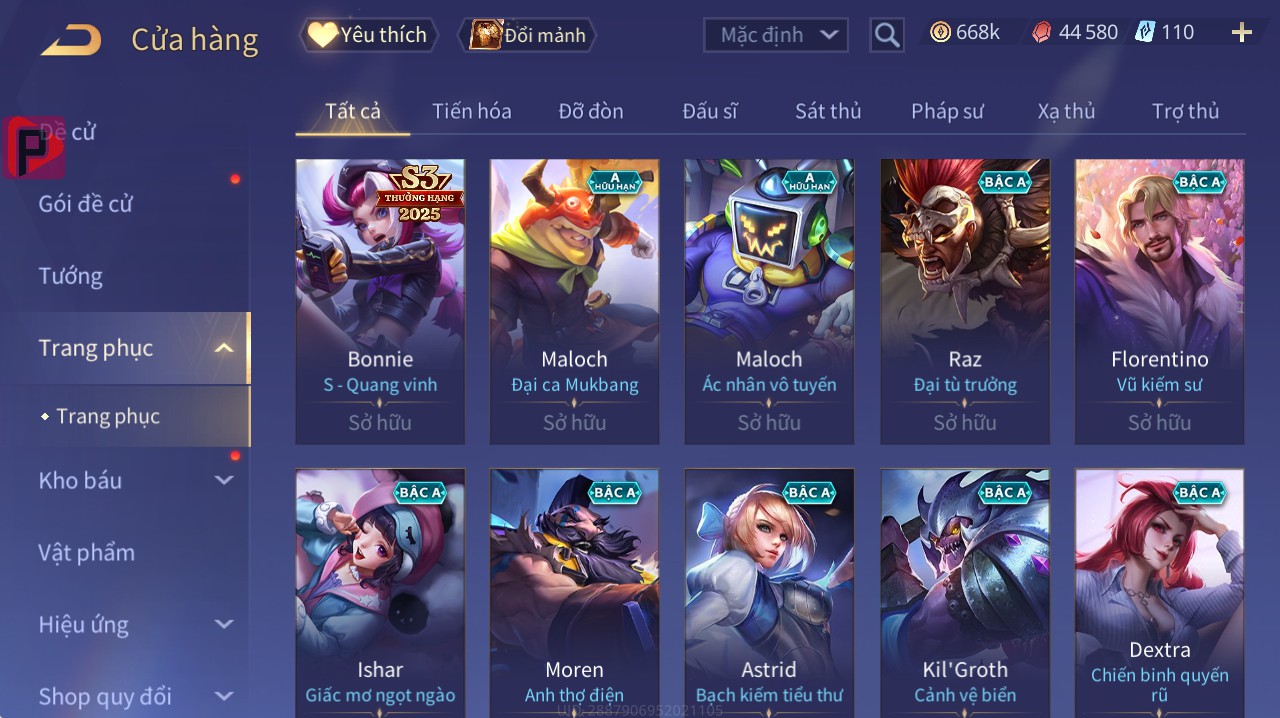Expand the Mặc định sort dropdown
The image size is (1280, 718).
(775, 35)
